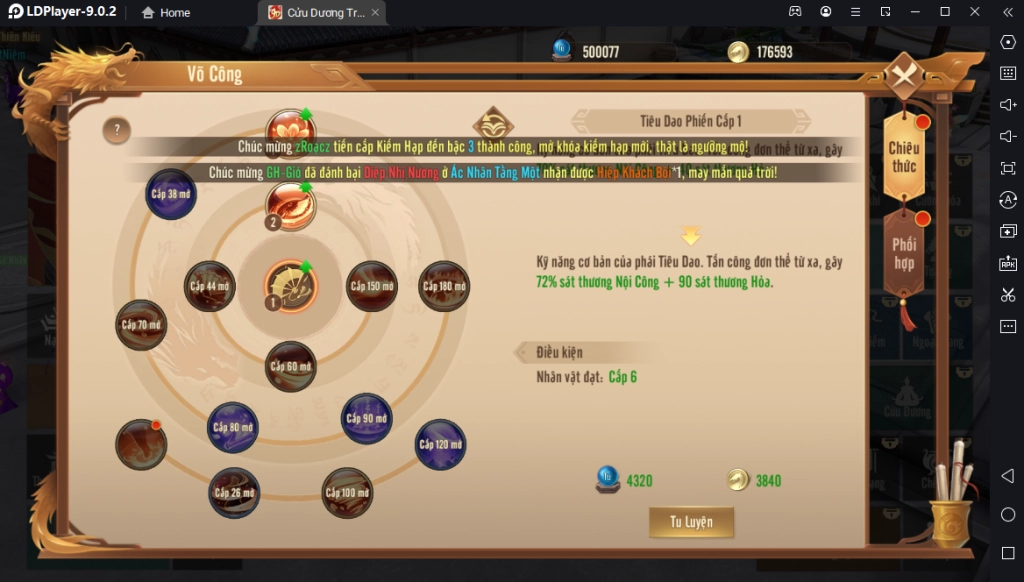Select the fan skill numbered 1
The image size is (1024, 582).
tap(290, 287)
